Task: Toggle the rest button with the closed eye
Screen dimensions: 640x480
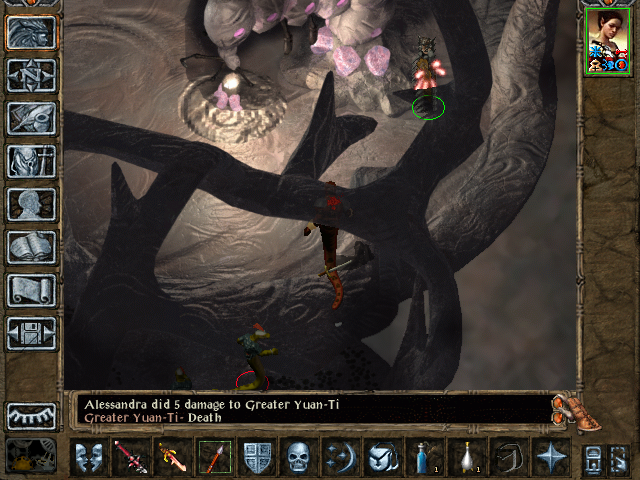Action: 31,416
